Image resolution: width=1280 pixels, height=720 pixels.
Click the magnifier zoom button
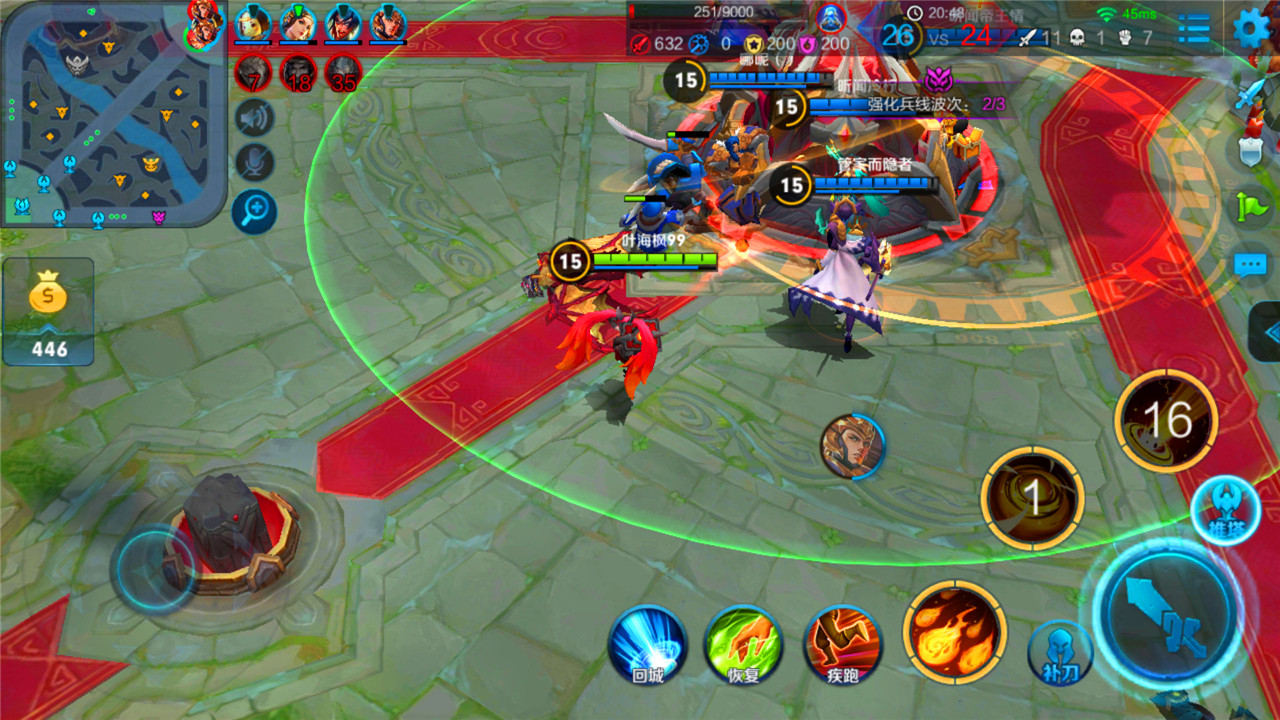pos(255,211)
